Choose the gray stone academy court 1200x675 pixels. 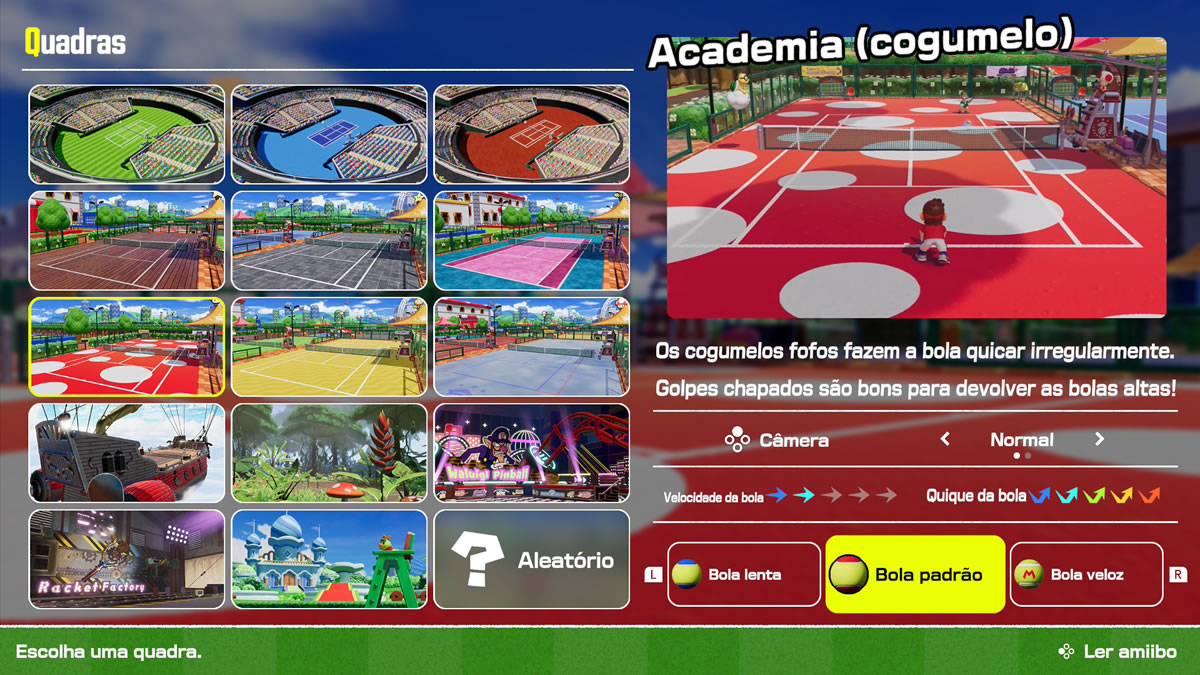pos(329,241)
